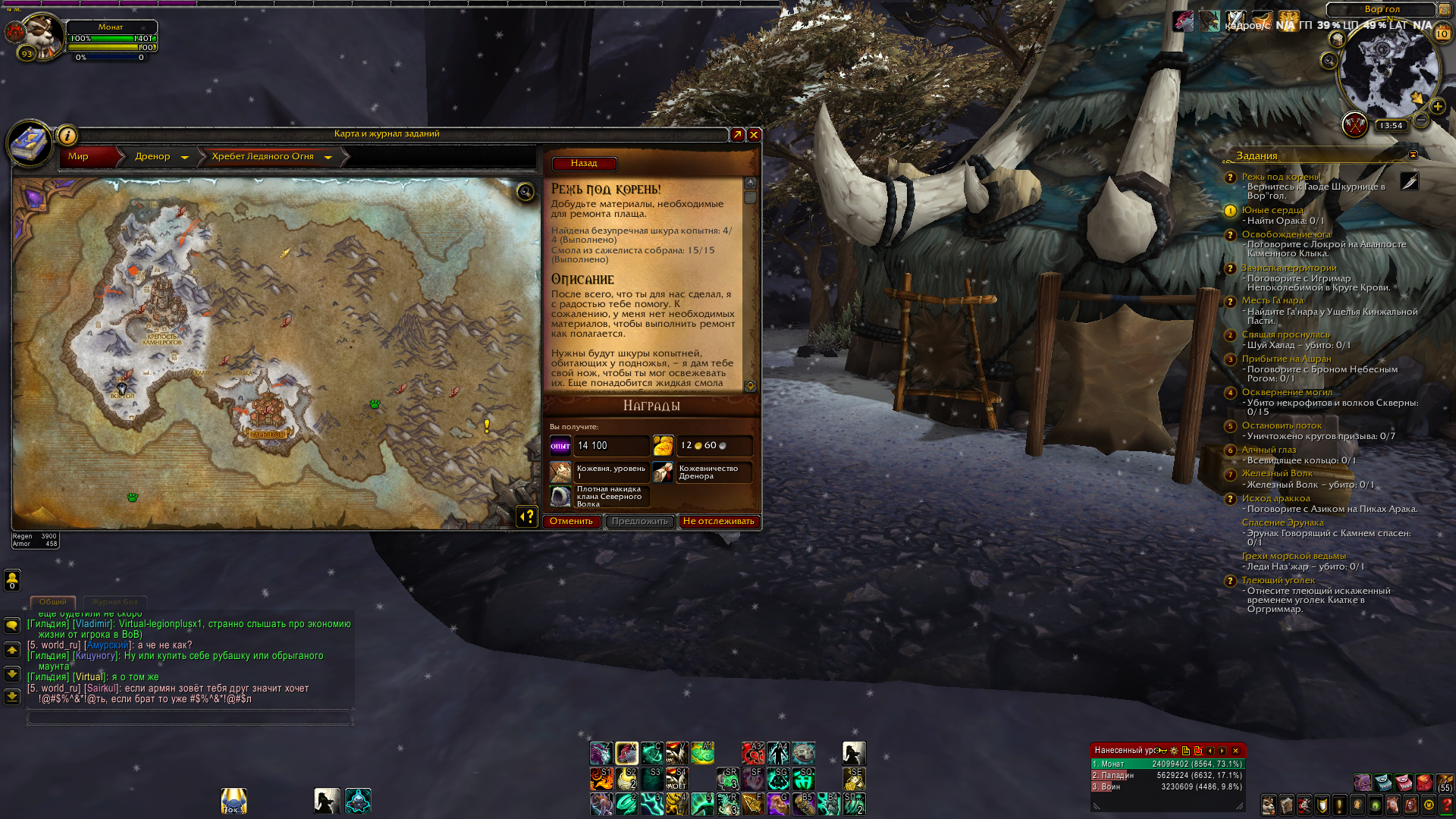Collapse the Задания objectives tracker

tap(1413, 155)
